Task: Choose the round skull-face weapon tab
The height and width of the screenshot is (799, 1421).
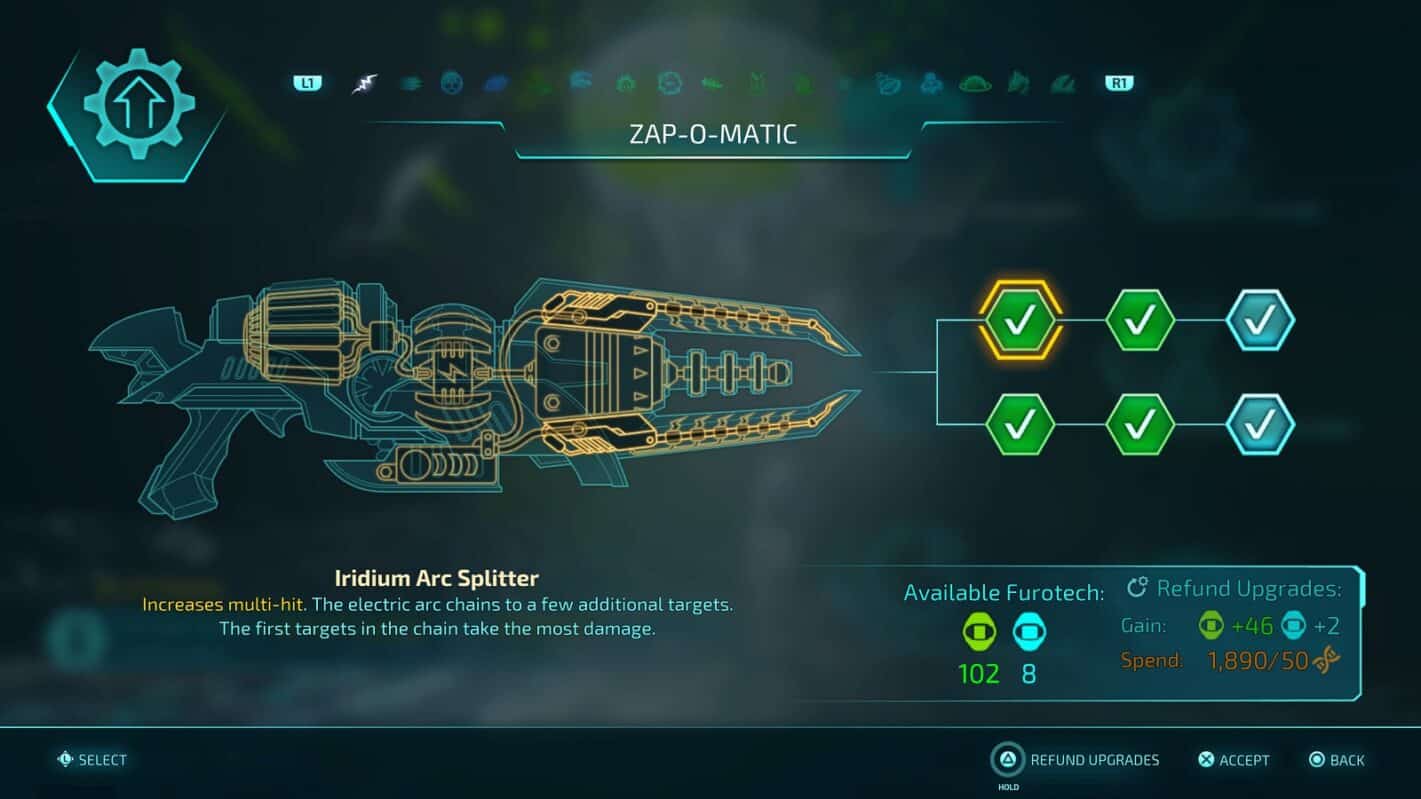Action: (452, 84)
